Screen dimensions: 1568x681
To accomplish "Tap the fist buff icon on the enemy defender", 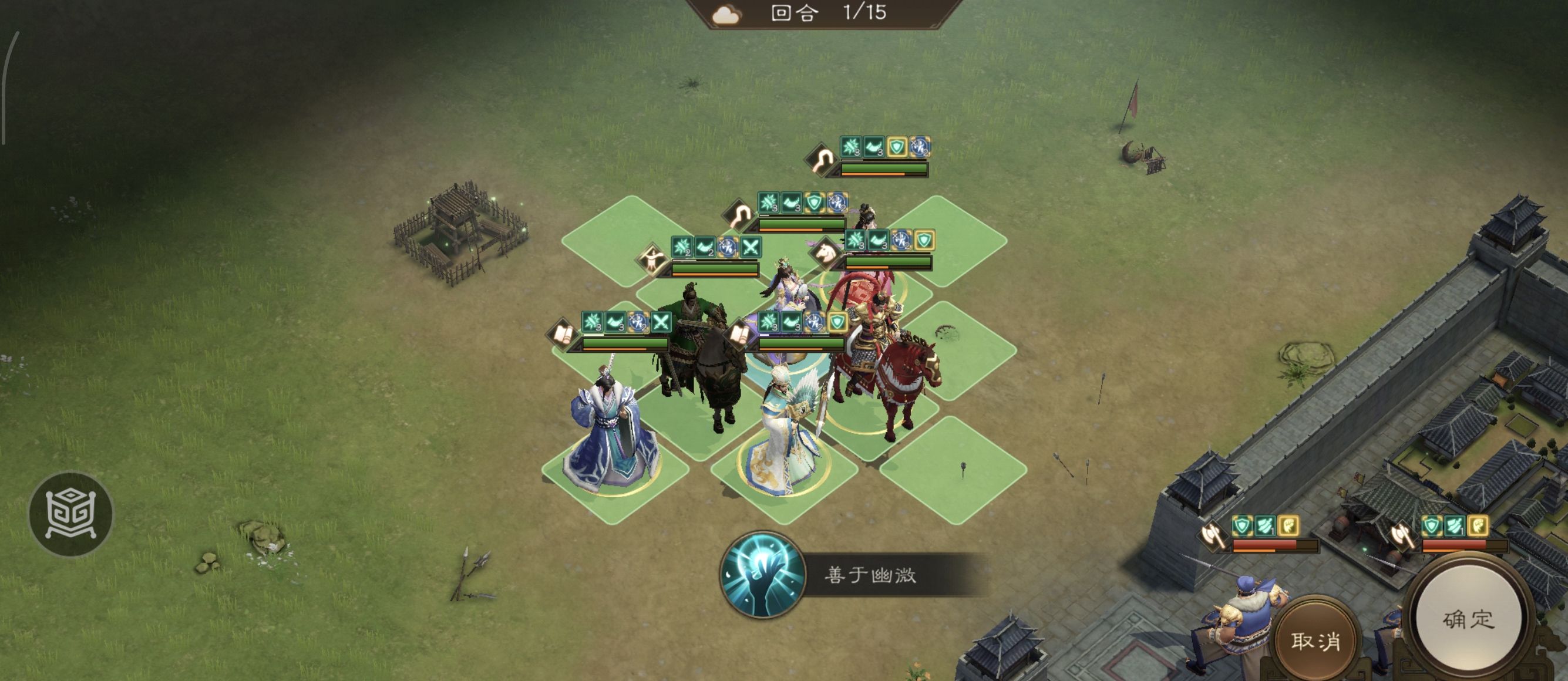I will pos(1289,525).
